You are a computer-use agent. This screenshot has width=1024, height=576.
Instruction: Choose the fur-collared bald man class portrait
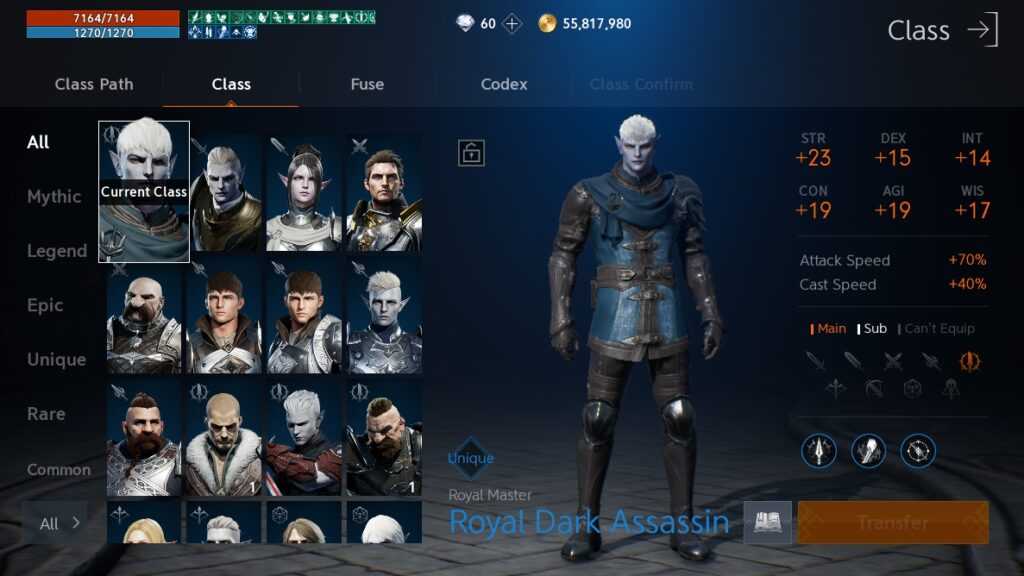point(223,439)
